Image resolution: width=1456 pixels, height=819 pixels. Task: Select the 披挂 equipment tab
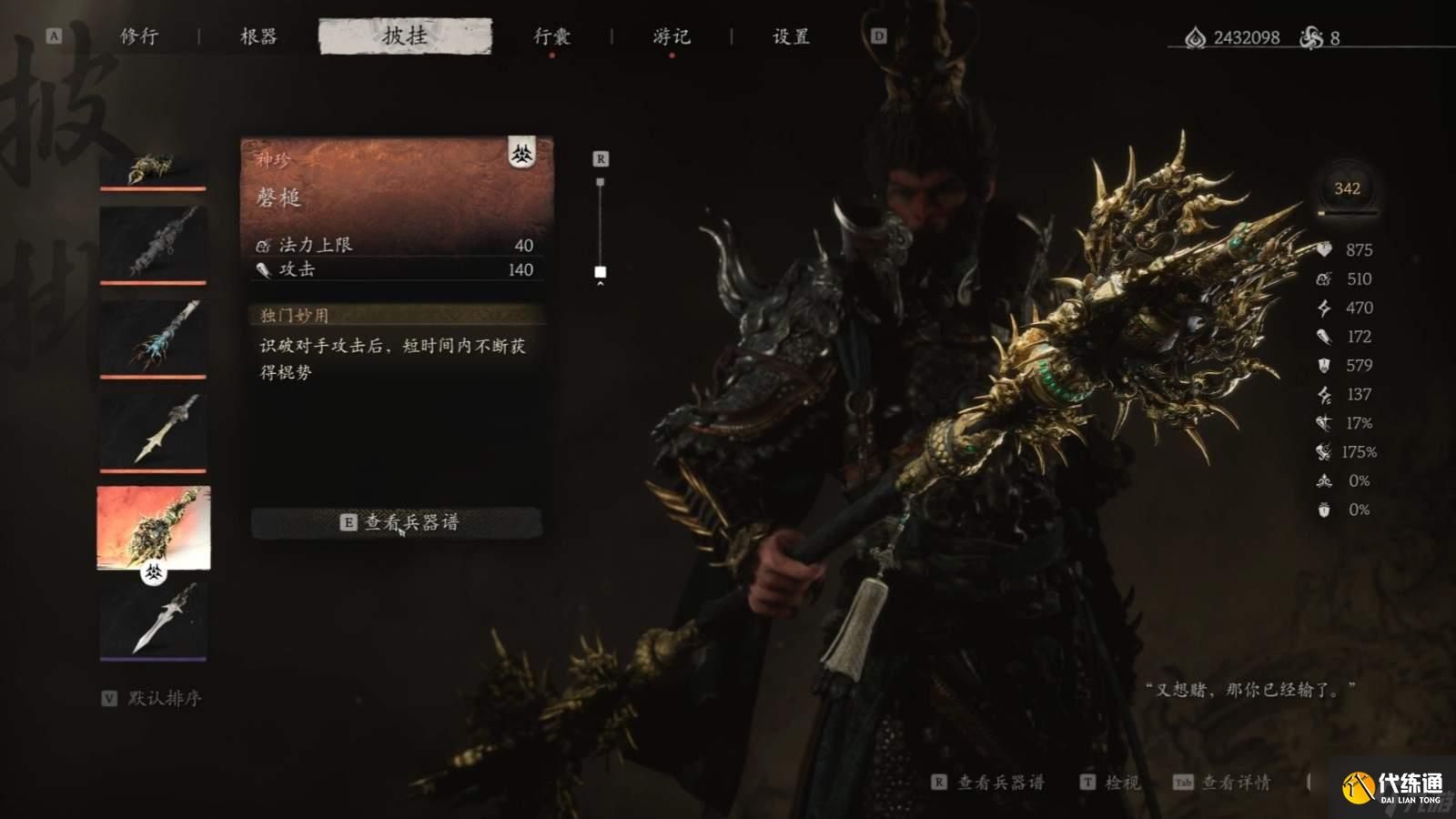point(405,36)
